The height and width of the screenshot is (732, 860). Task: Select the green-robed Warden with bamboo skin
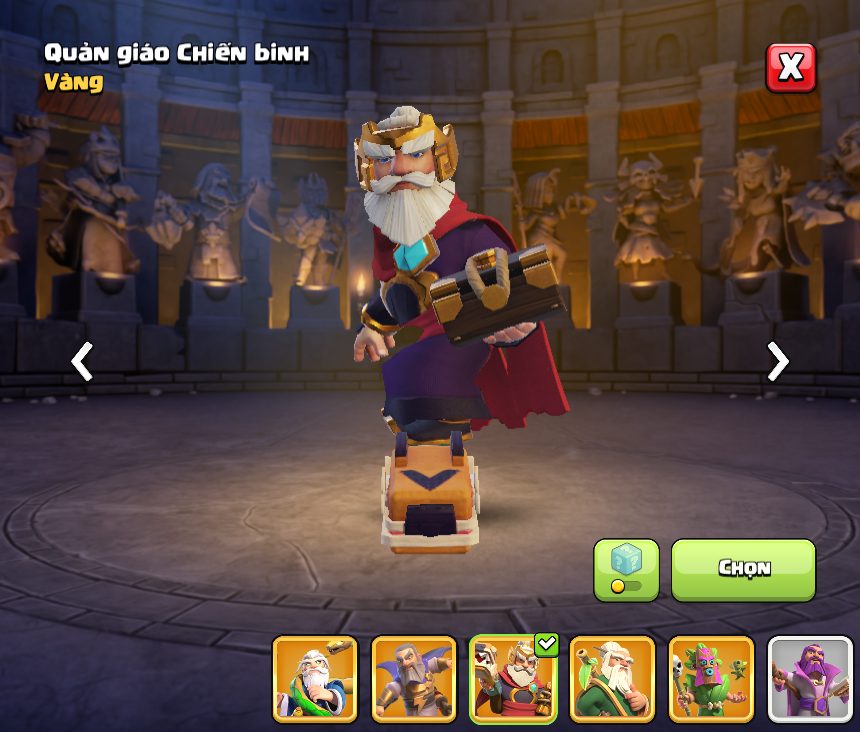(x=612, y=678)
